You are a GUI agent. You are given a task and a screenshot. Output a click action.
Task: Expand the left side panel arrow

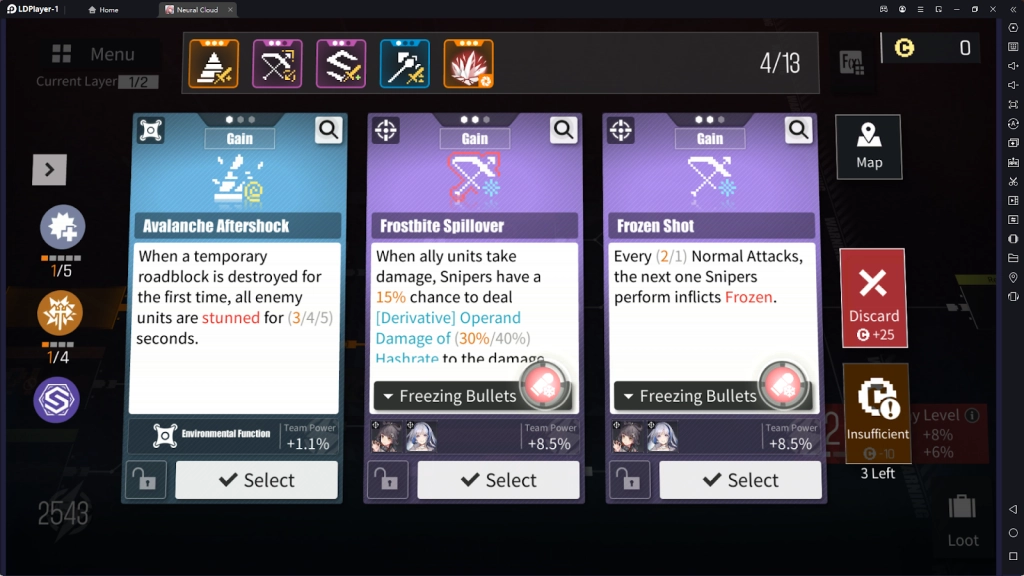pos(50,169)
